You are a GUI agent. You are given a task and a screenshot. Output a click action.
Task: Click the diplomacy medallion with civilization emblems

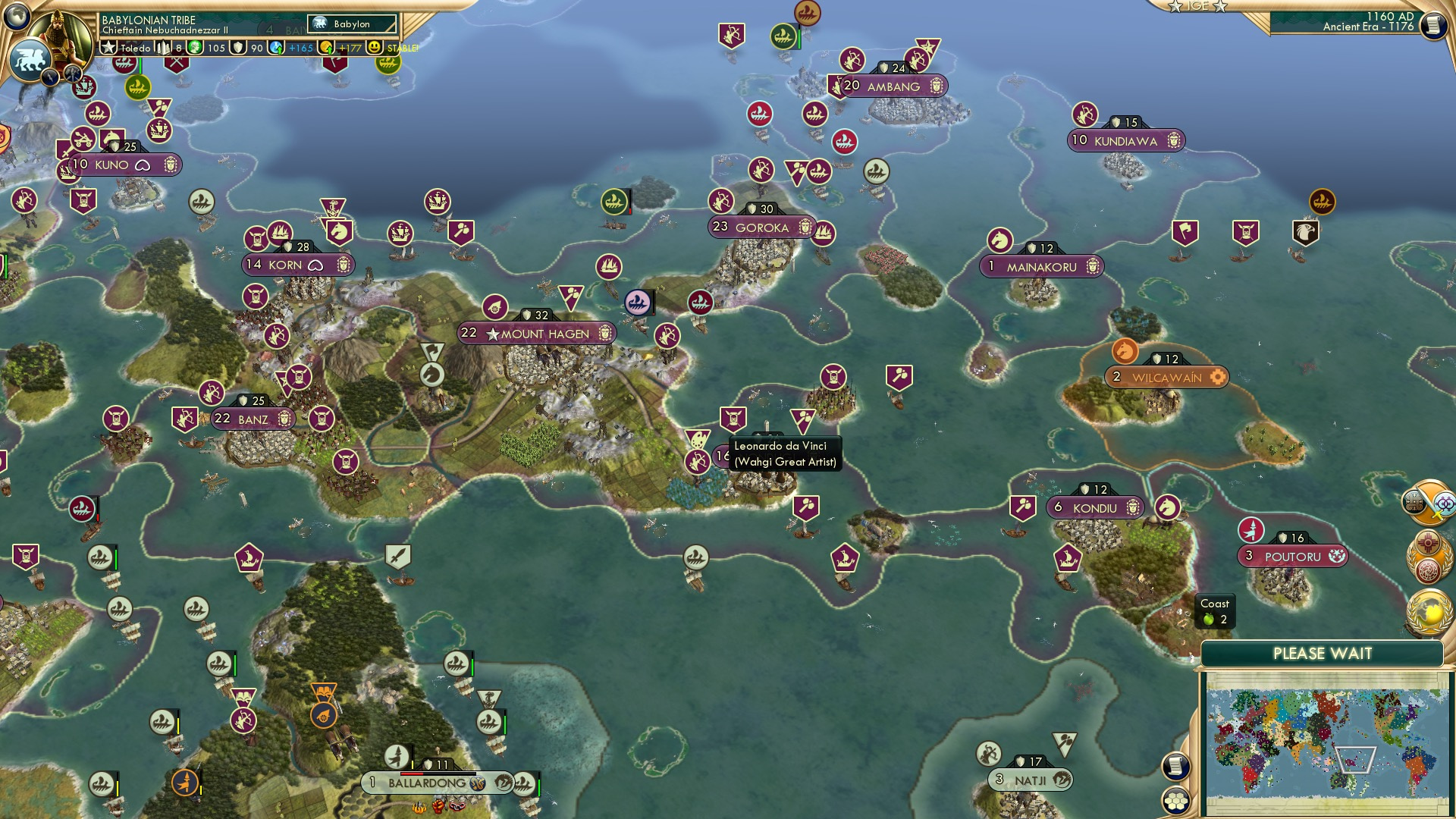point(1429,554)
